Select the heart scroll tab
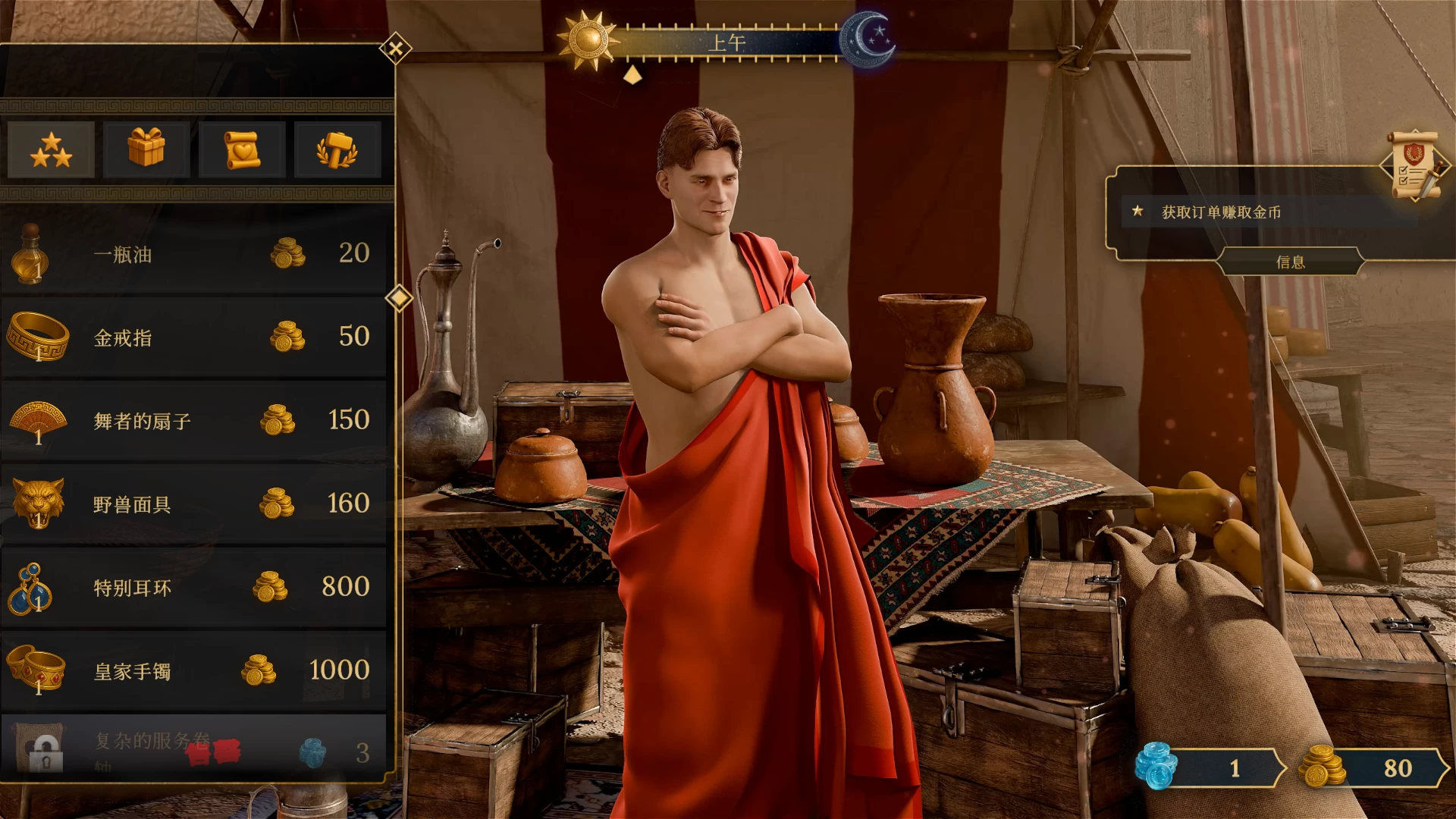This screenshot has height=819, width=1456. pyautogui.click(x=242, y=149)
